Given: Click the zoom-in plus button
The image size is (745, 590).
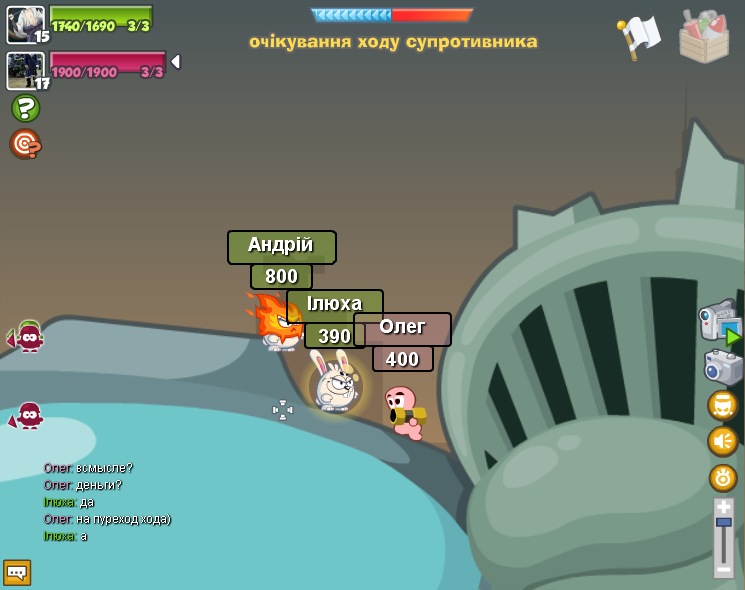Looking at the screenshot, I should coord(723,508).
